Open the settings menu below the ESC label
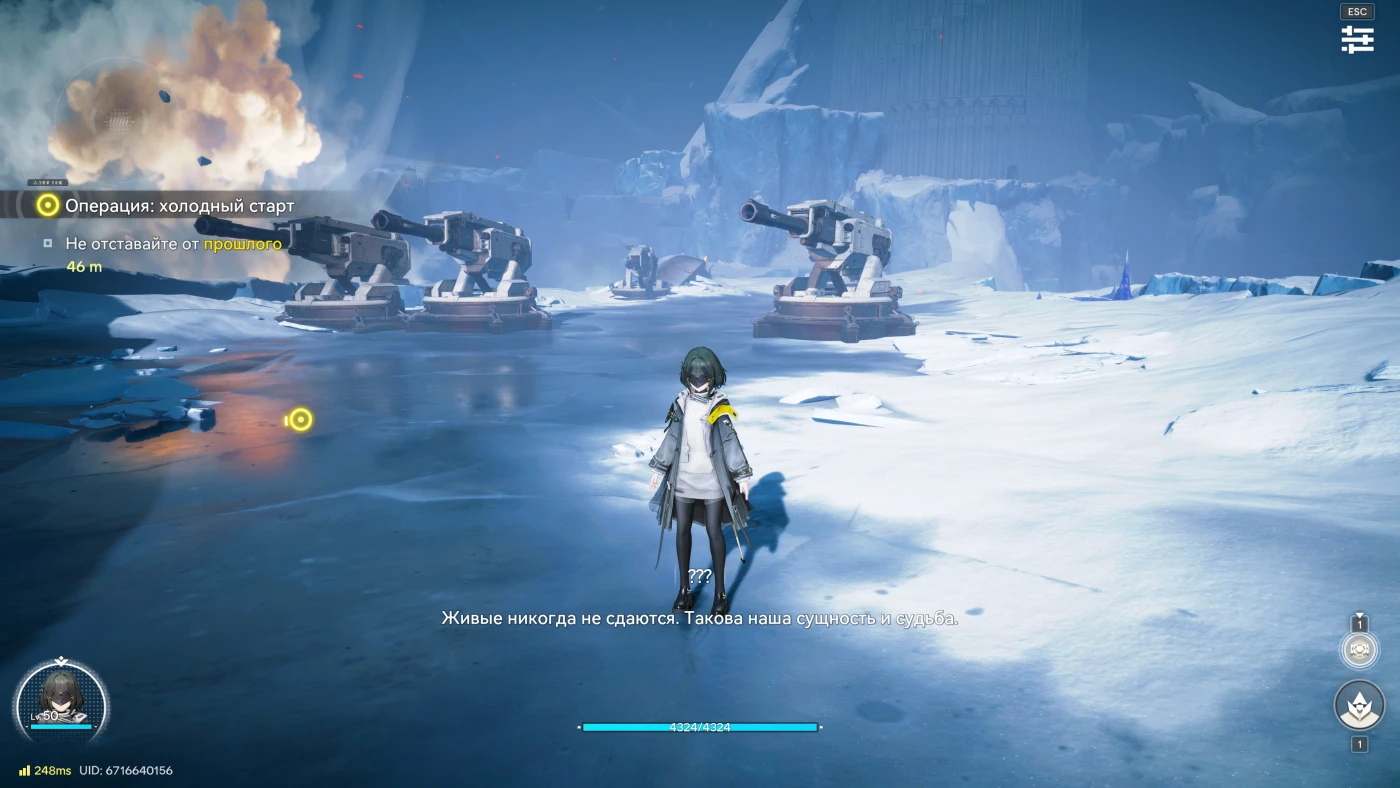Image resolution: width=1400 pixels, height=788 pixels. tap(1357, 40)
